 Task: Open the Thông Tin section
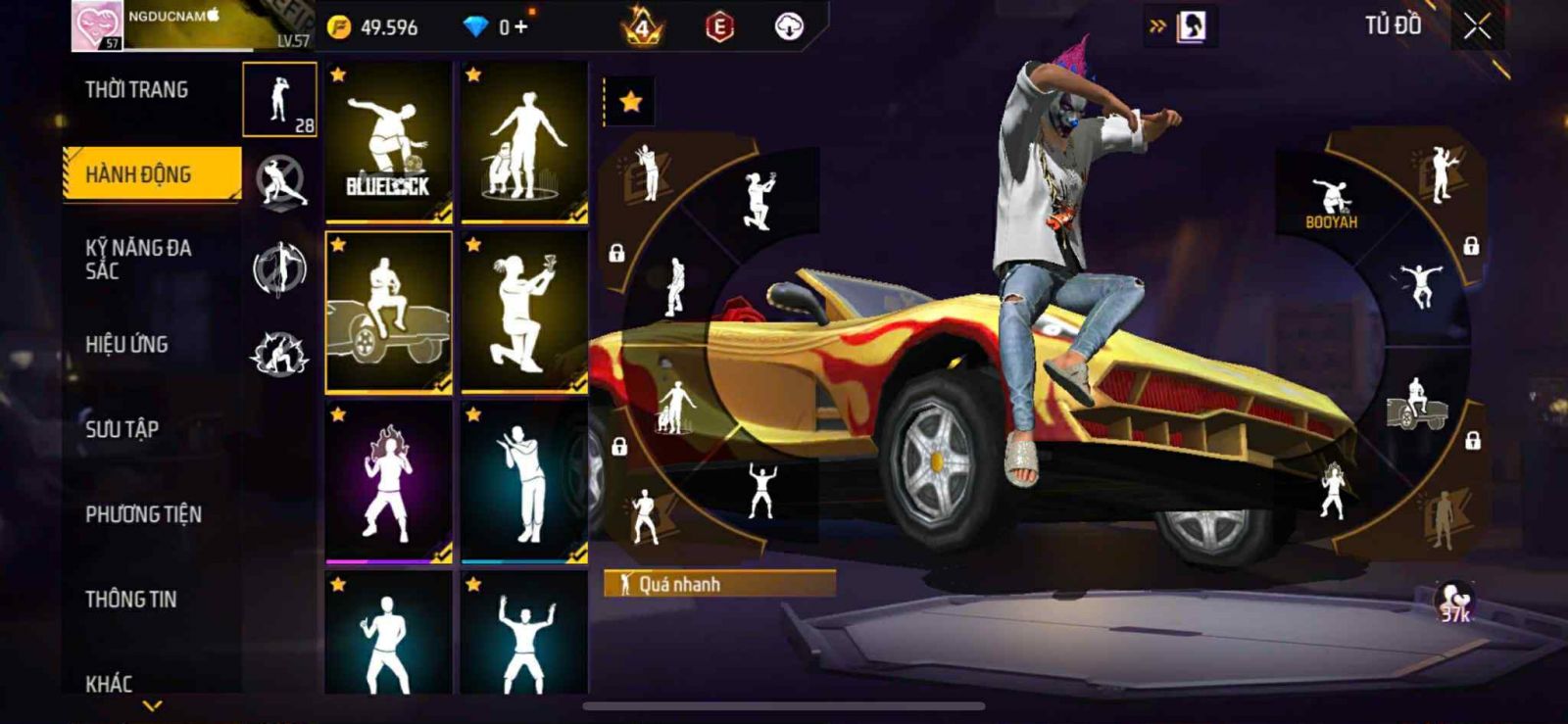tap(131, 599)
